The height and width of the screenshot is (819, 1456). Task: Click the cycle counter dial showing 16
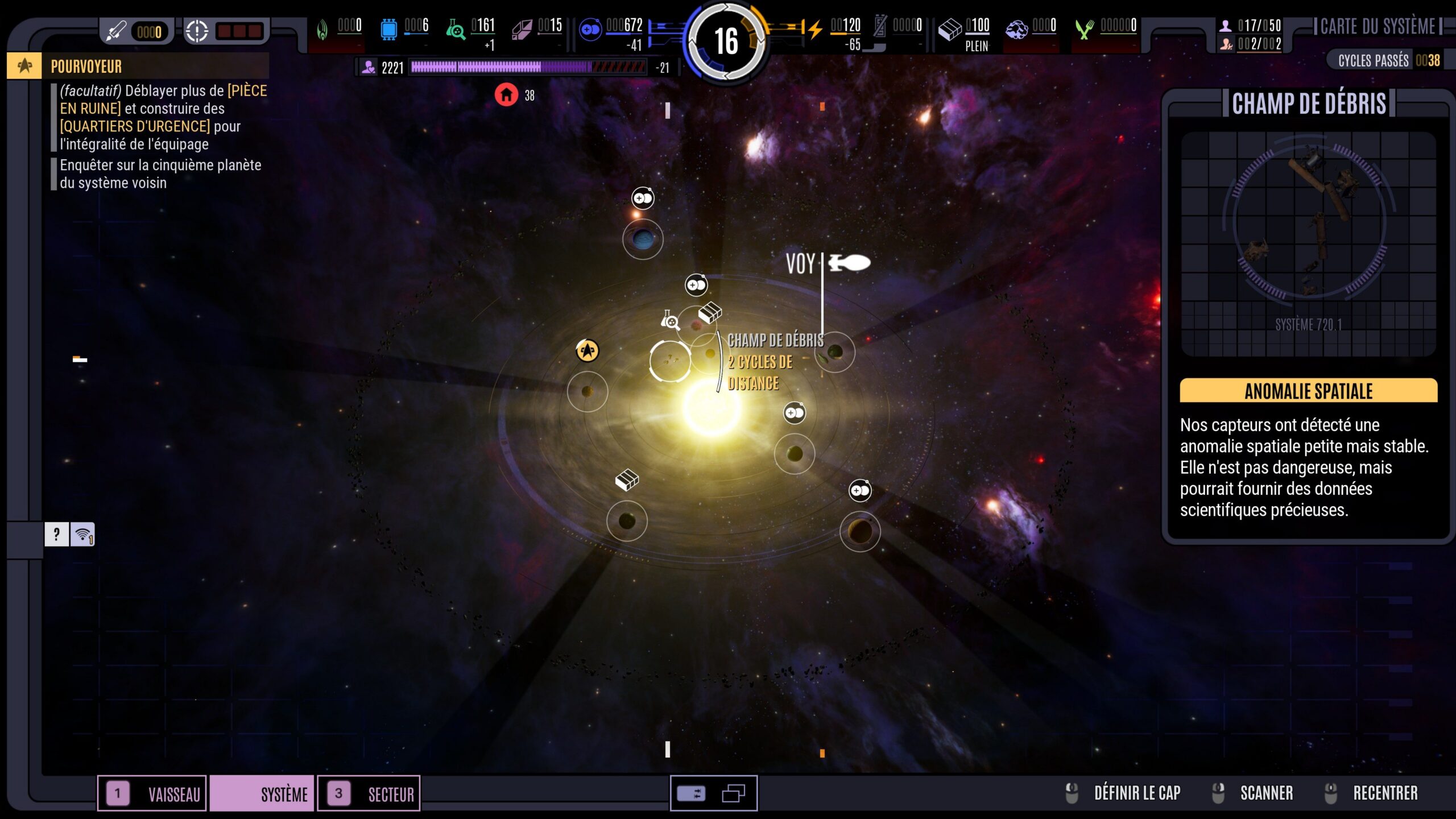726,42
